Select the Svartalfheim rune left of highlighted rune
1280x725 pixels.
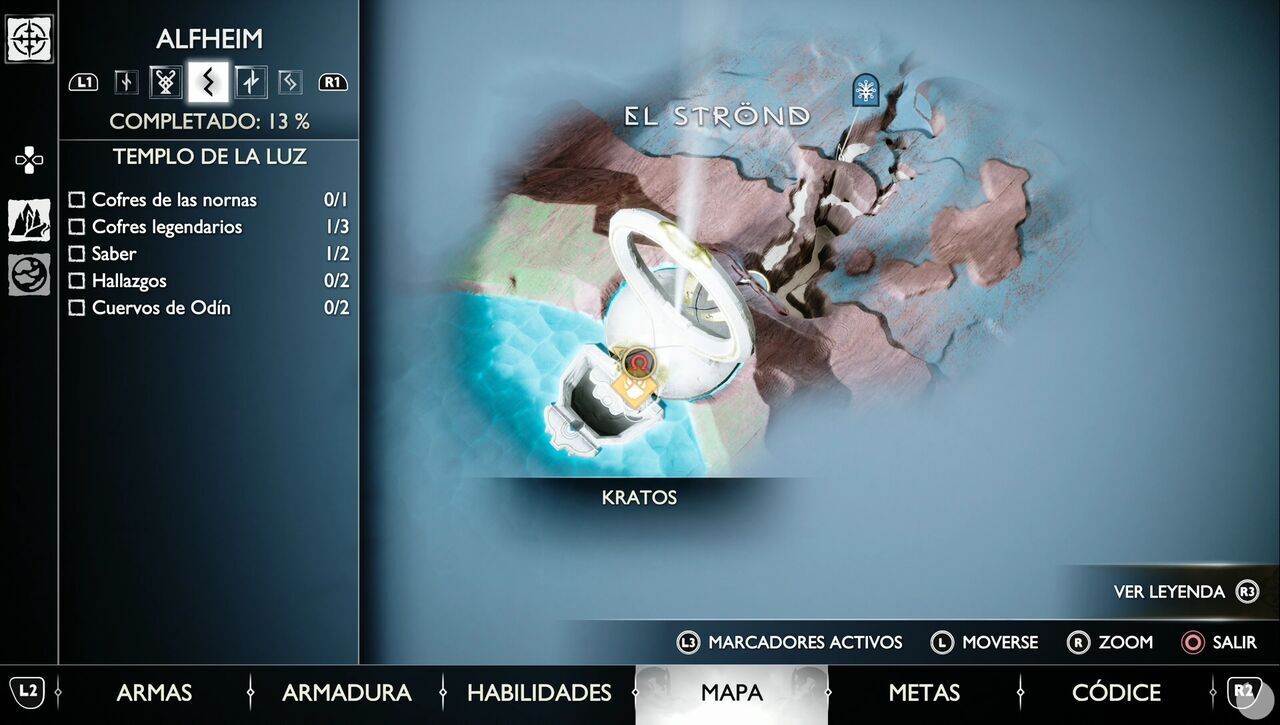tap(166, 82)
